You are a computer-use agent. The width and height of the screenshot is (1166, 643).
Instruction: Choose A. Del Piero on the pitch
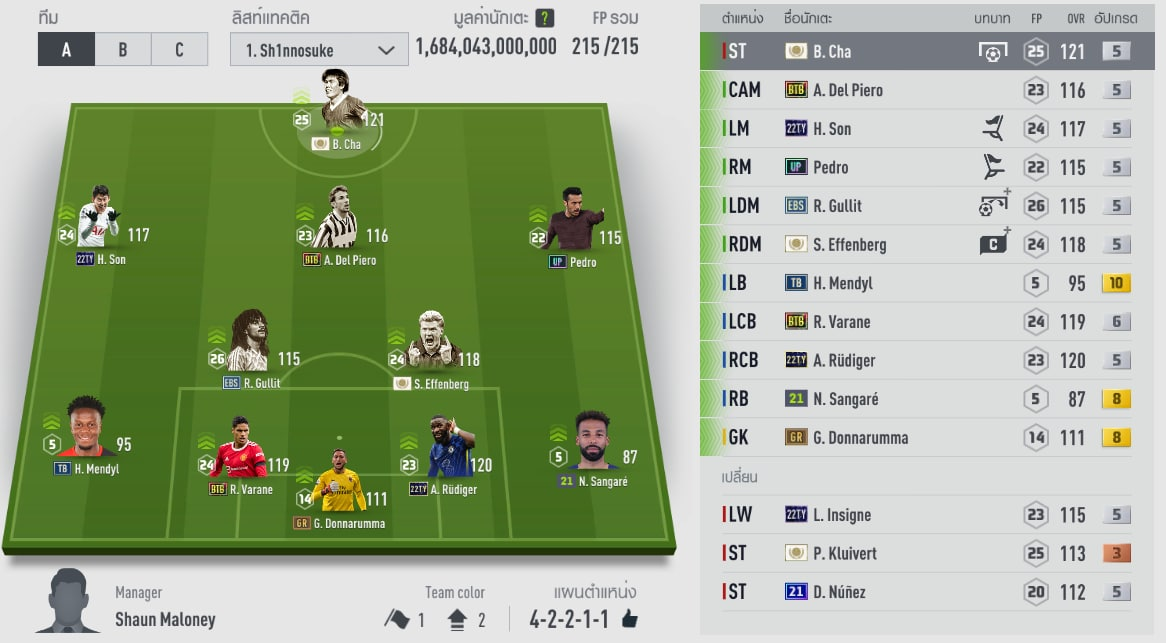[x=334, y=222]
